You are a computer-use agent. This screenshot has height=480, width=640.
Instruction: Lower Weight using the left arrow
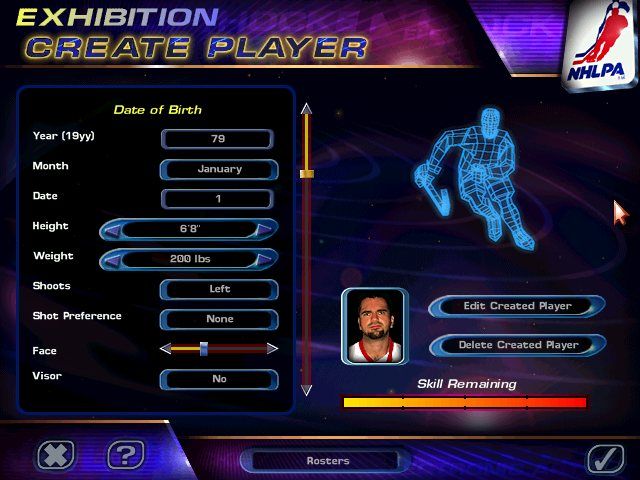pos(113,259)
